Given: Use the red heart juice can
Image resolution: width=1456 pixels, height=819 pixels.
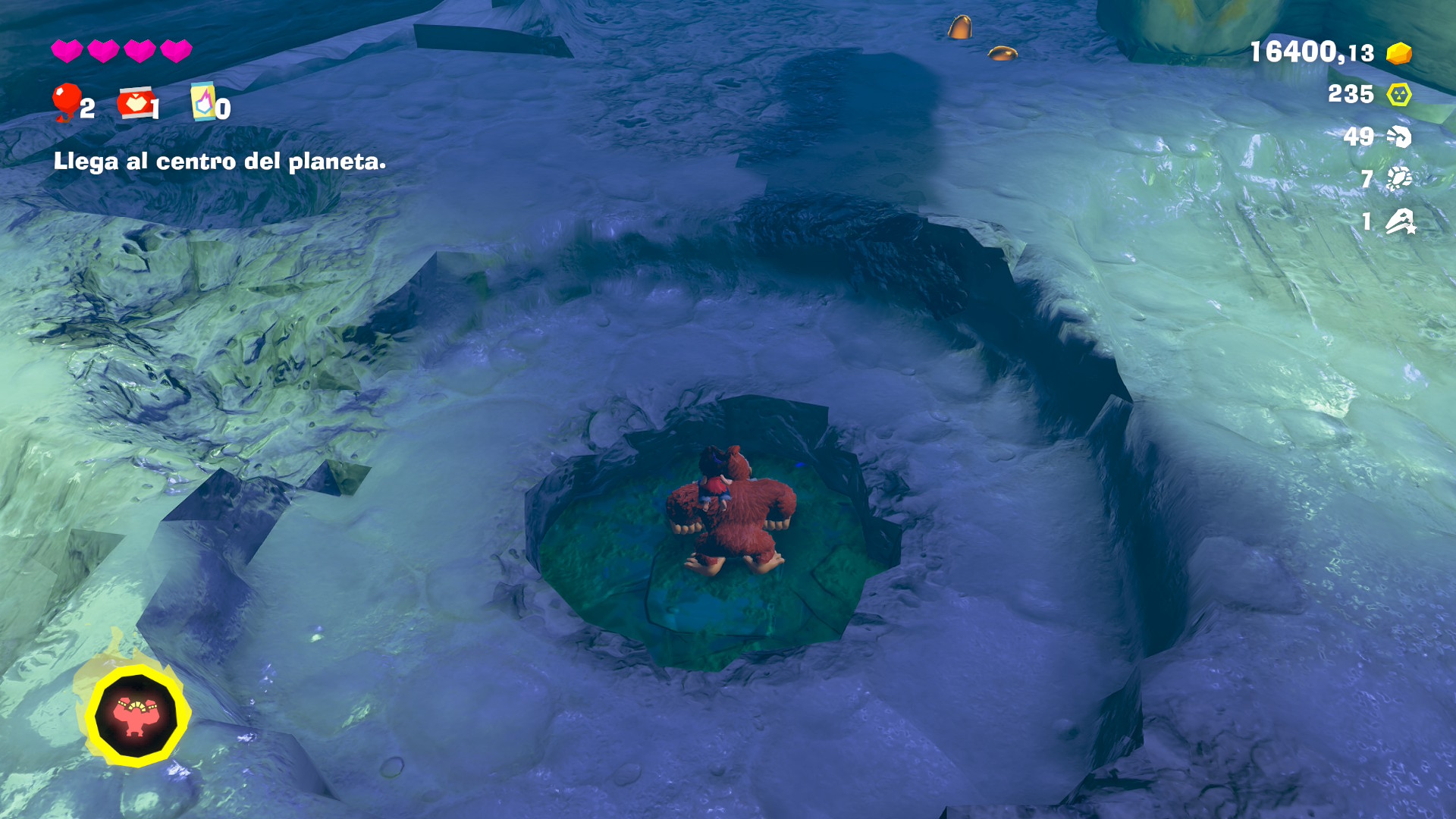Looking at the screenshot, I should (135, 103).
